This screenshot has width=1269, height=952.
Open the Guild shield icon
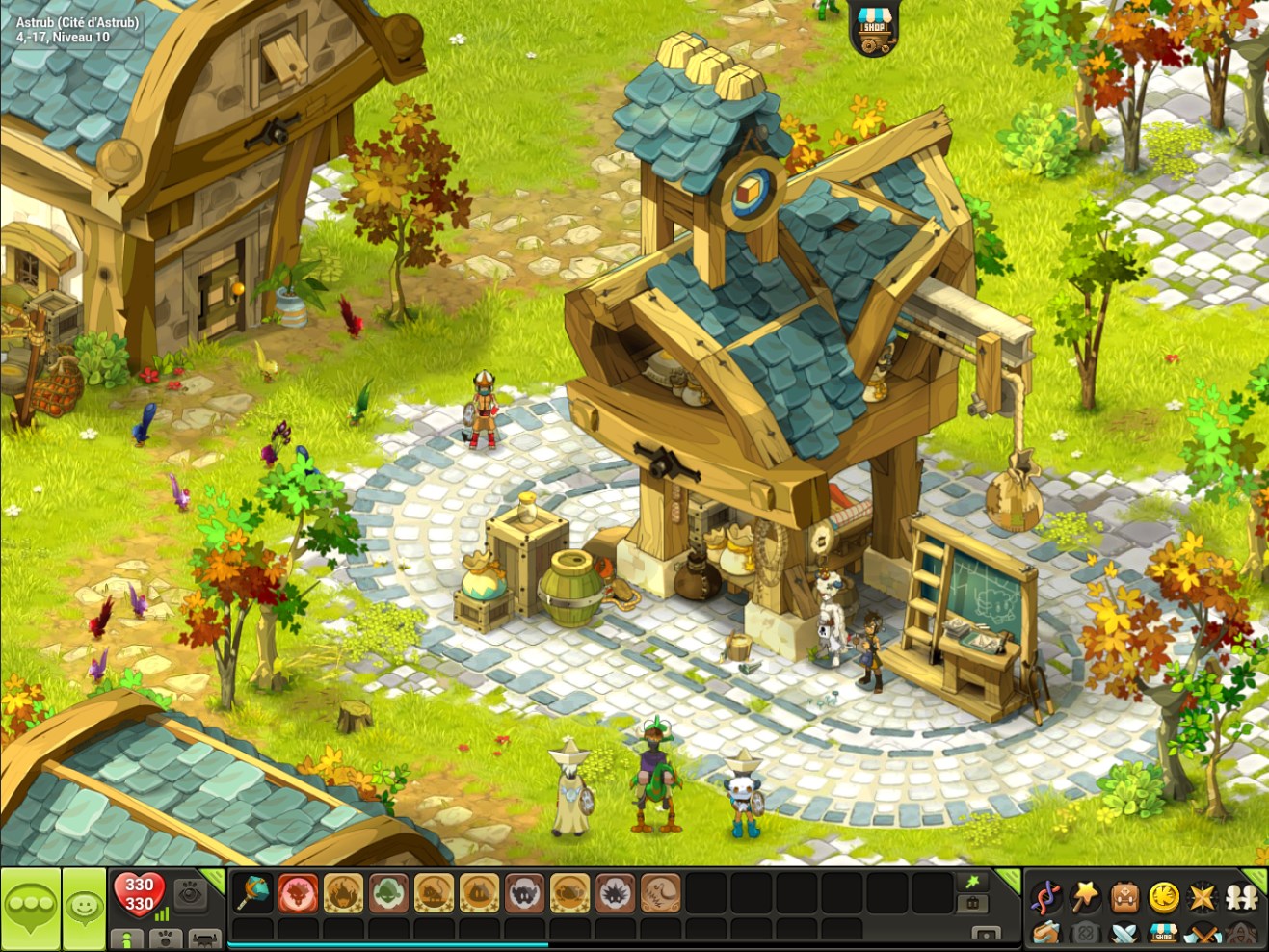(1087, 933)
